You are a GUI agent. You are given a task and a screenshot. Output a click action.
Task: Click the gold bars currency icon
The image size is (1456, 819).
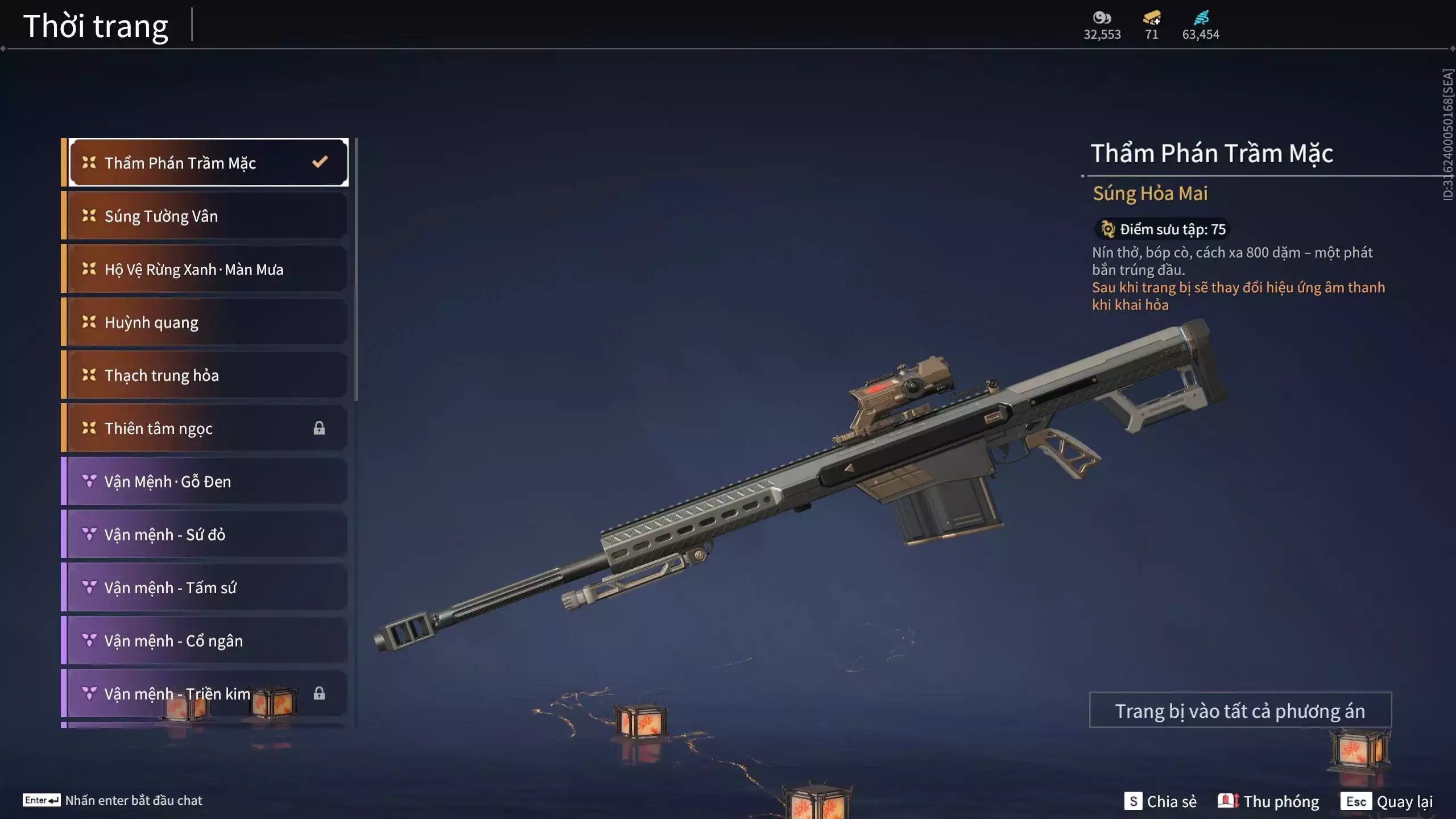point(1152,18)
